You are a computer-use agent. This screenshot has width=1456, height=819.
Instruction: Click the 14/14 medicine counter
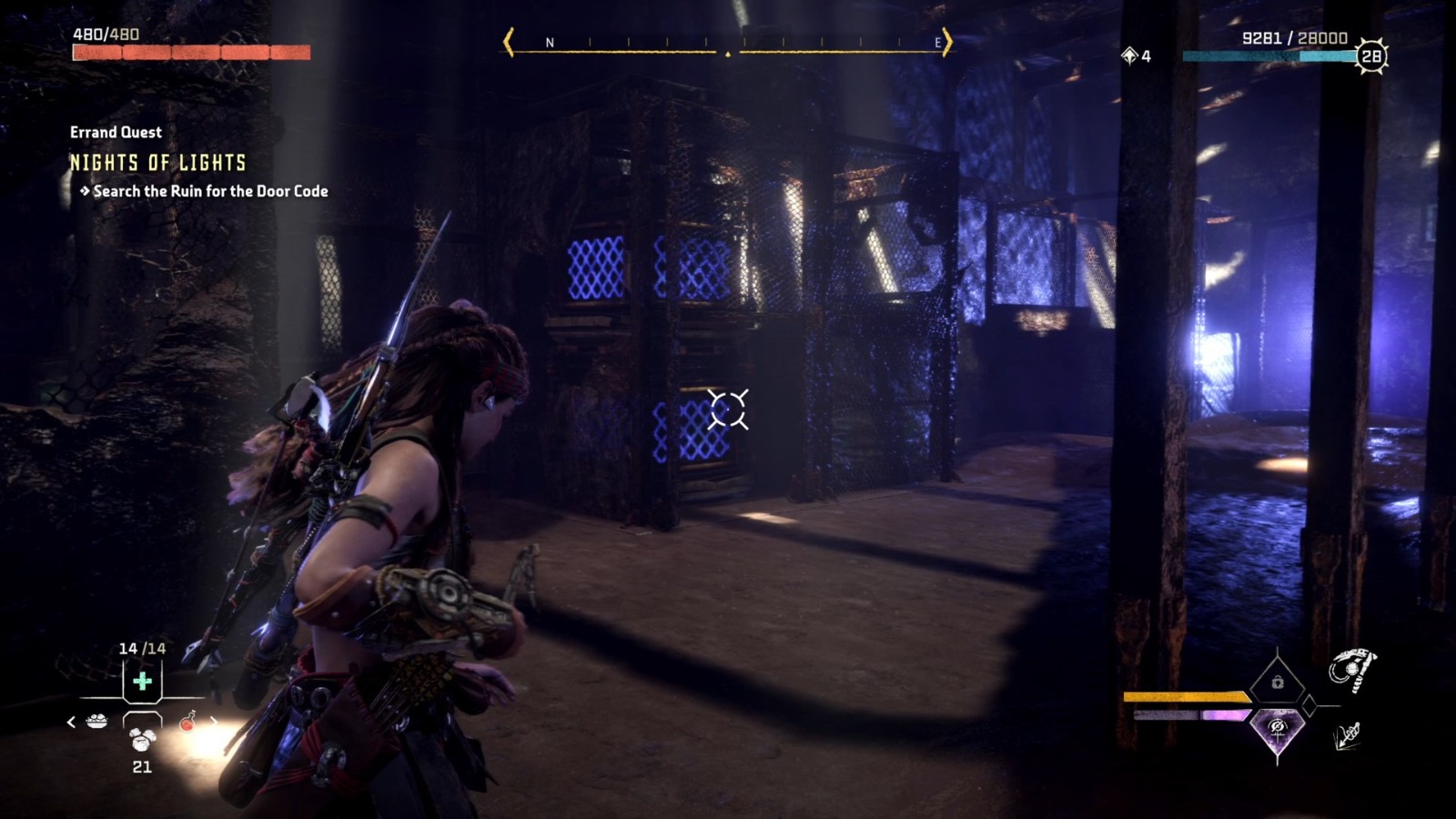click(143, 647)
